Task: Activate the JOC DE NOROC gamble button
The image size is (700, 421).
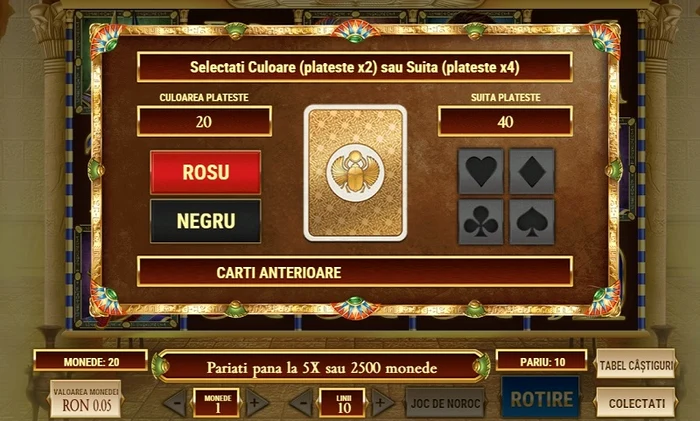Action: pos(445,403)
